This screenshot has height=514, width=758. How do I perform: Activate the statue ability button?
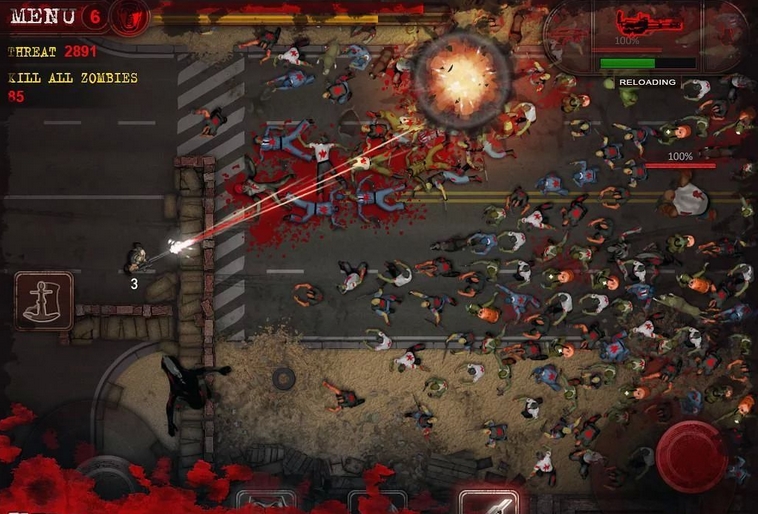click(44, 301)
